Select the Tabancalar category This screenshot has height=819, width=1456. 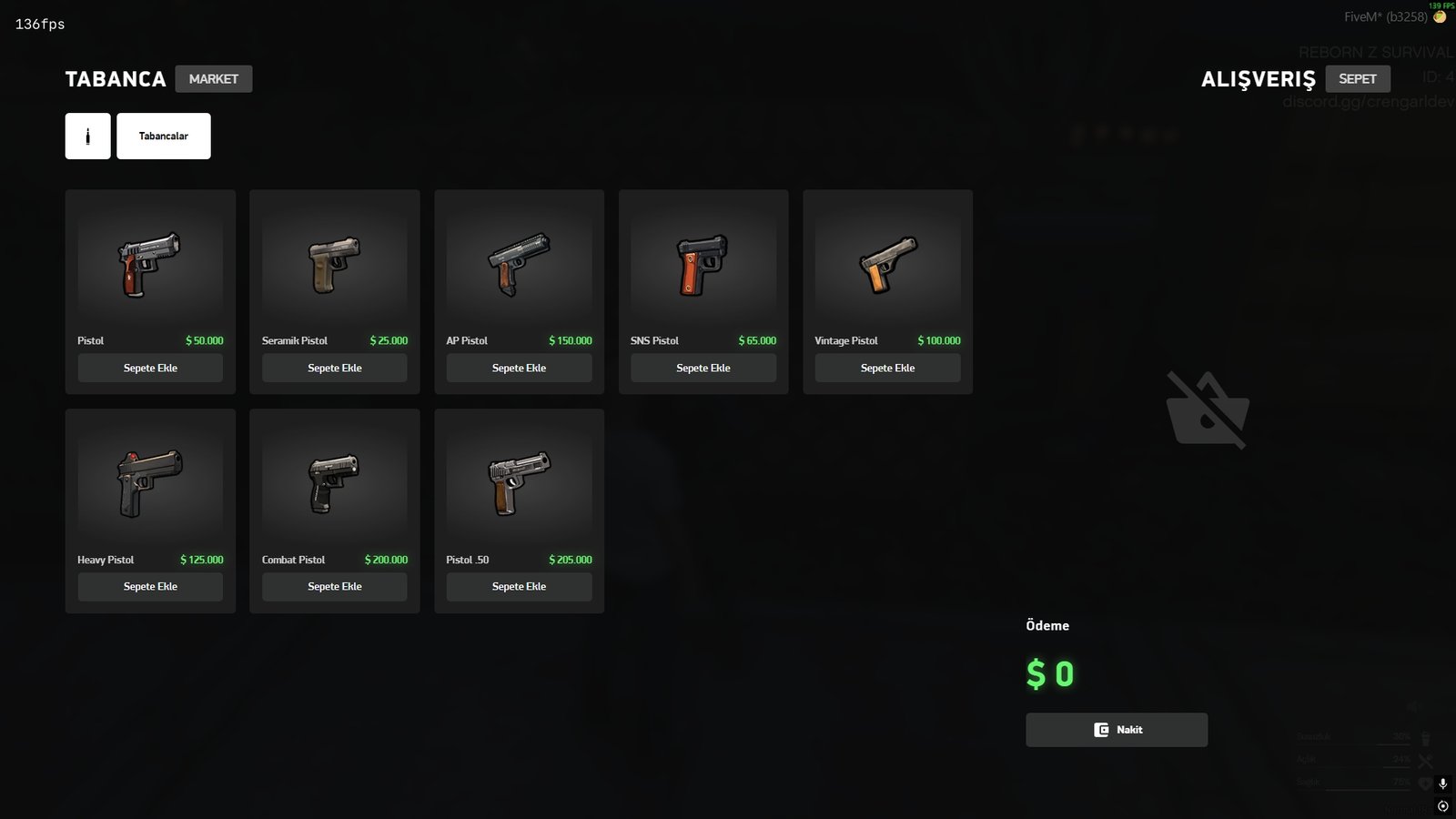click(164, 135)
